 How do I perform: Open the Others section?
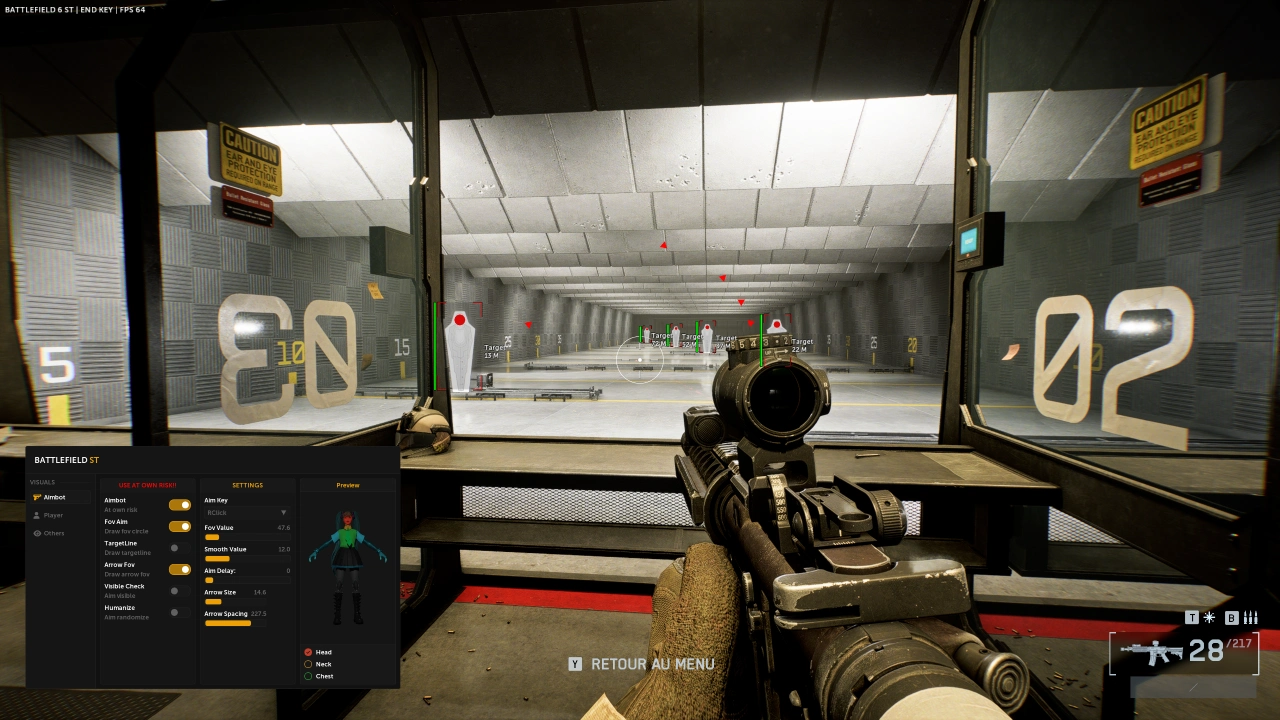coord(52,533)
